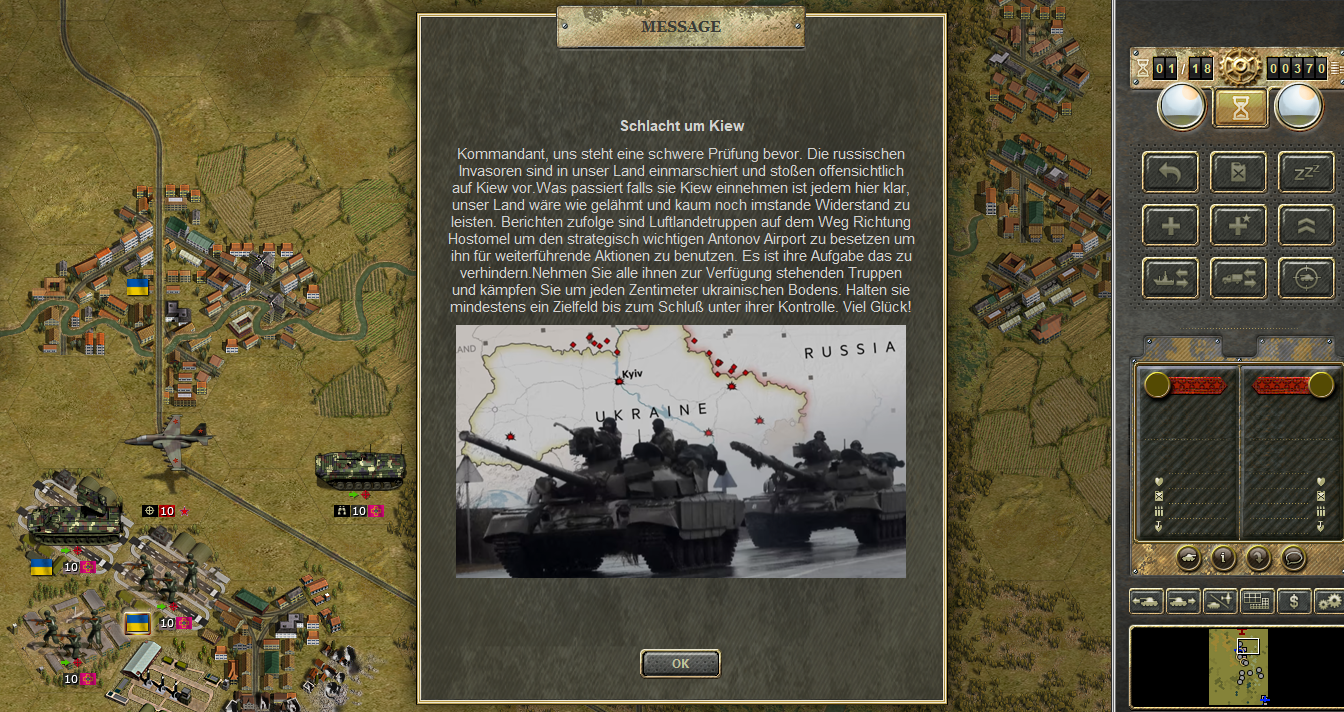Toggle ground/air view with tank-plane button

pos(1220,601)
